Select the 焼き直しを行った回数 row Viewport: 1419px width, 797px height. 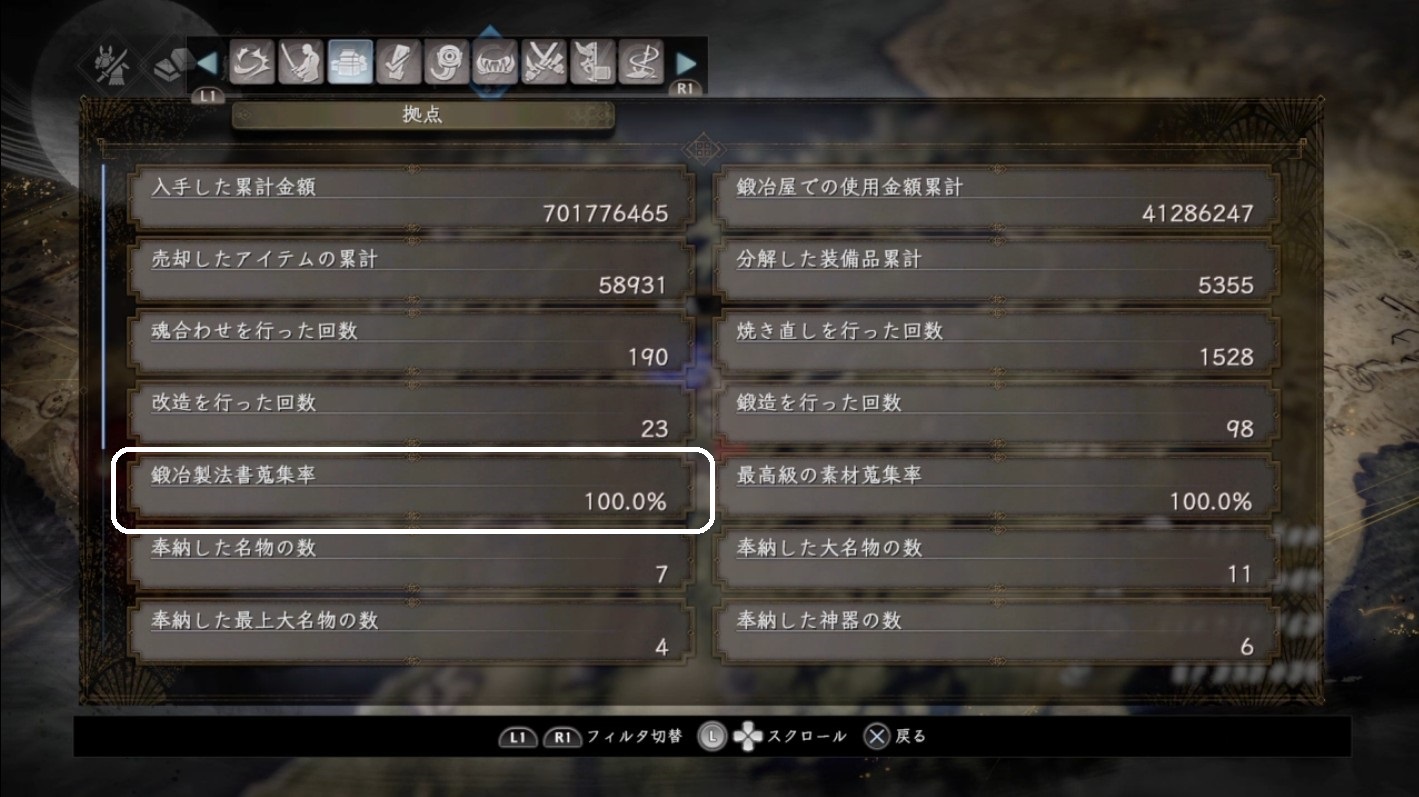997,344
